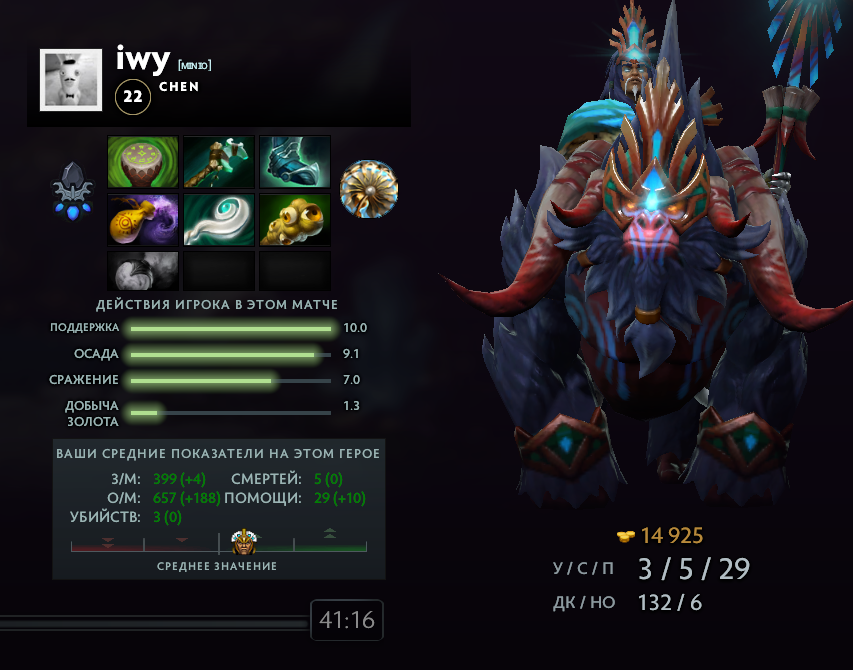Select the Drum of Endurance item slot

point(143,162)
